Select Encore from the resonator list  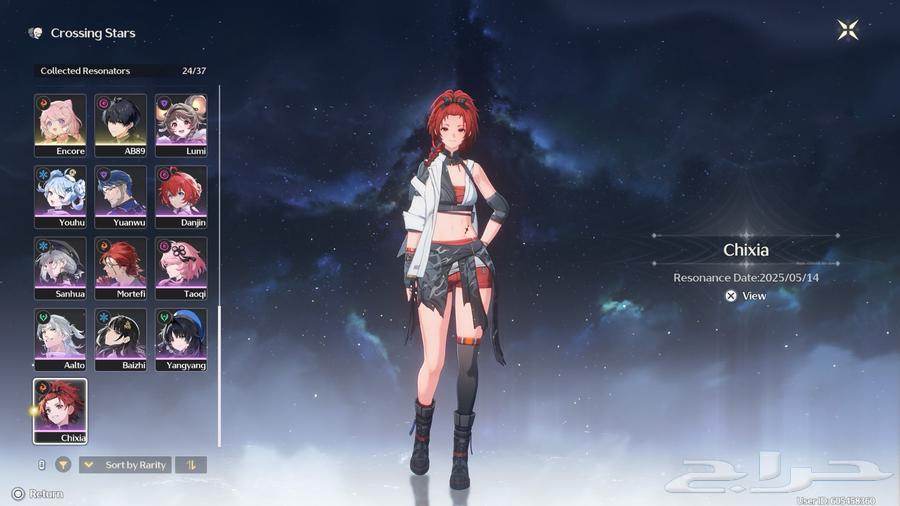pyautogui.click(x=60, y=124)
